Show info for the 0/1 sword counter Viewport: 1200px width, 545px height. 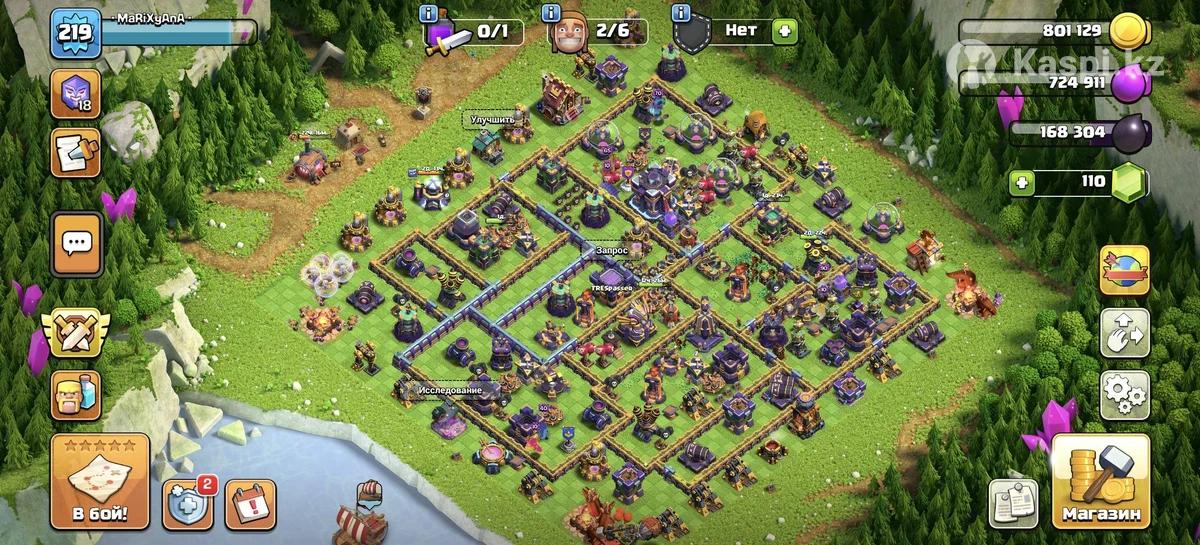[429, 13]
